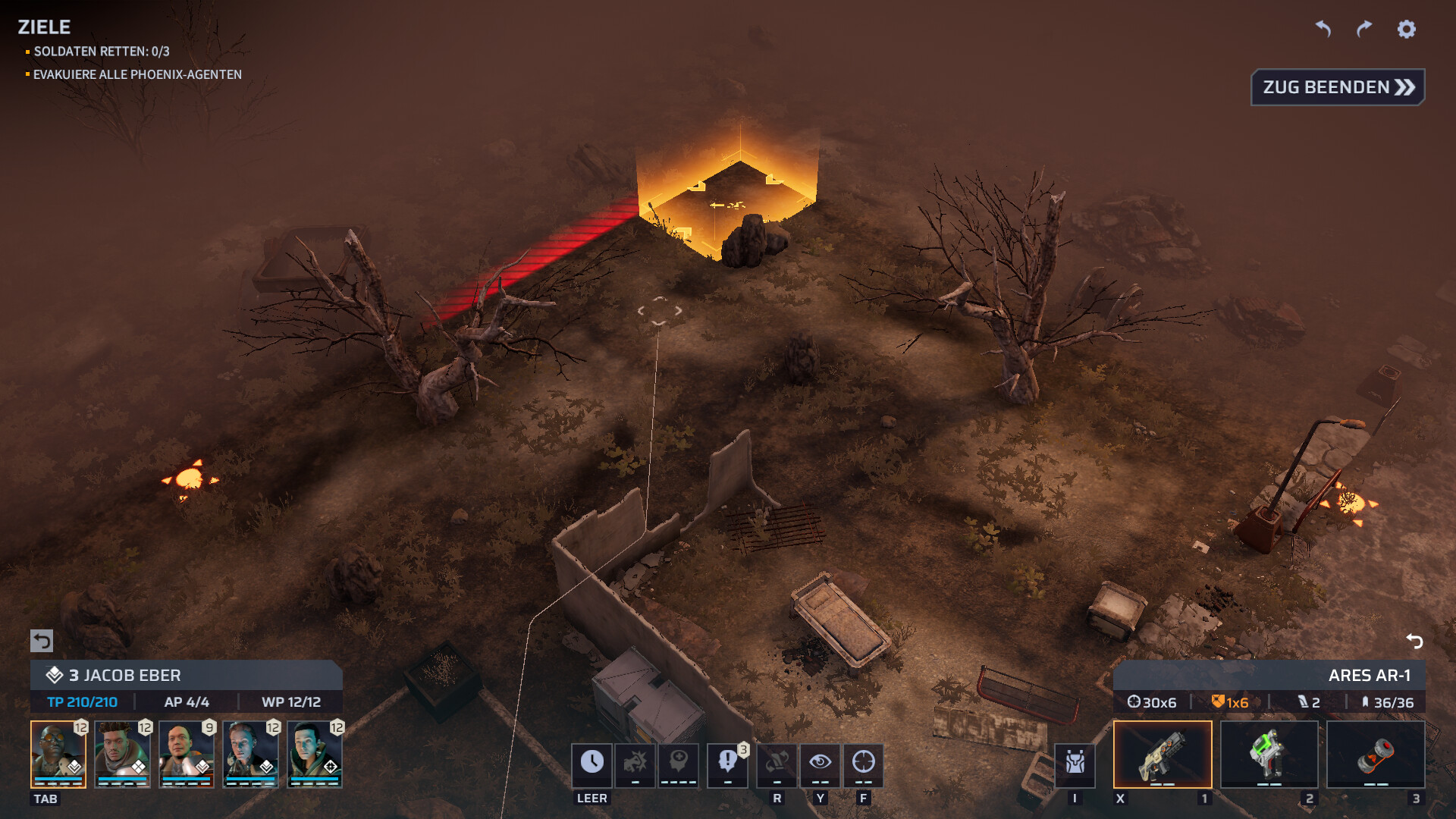
Task: End the turn with Zug Beenden
Action: coord(1338,87)
